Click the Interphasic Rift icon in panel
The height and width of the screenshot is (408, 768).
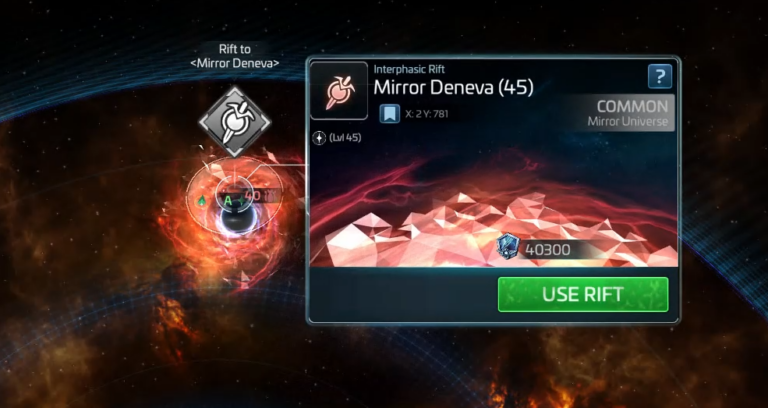pyautogui.click(x=339, y=91)
